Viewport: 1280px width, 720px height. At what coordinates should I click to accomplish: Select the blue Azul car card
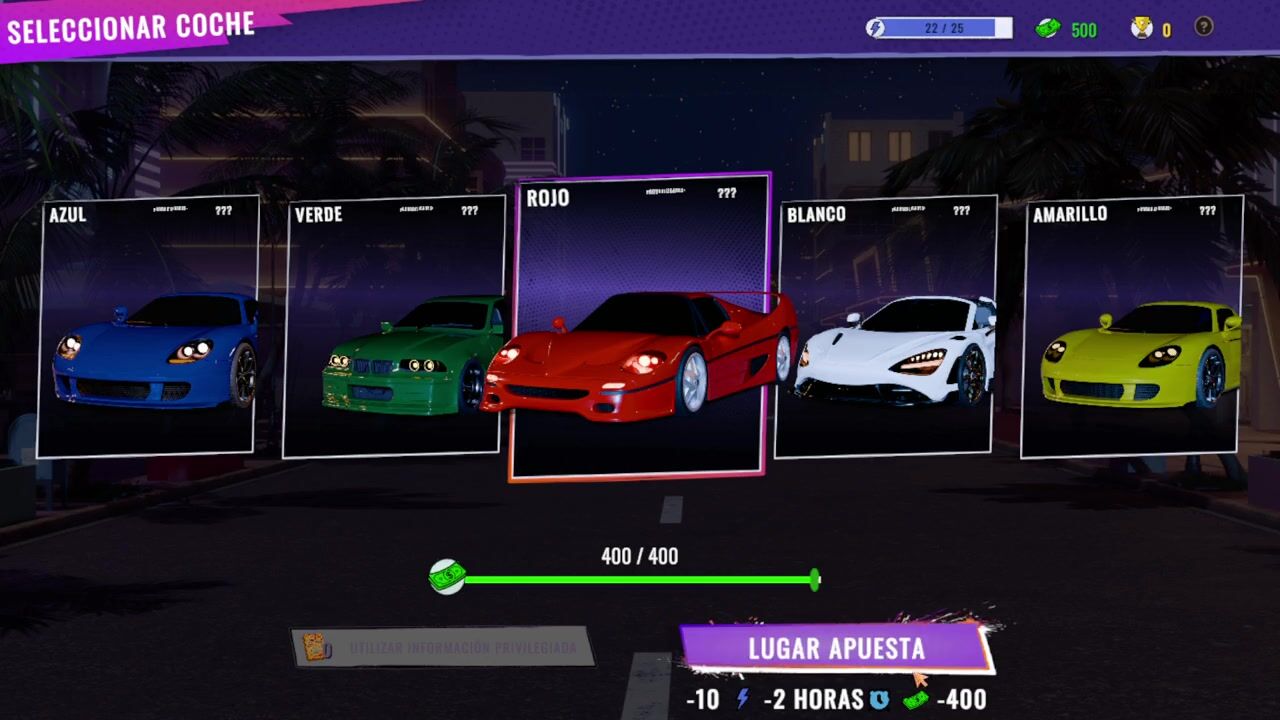[x=148, y=326]
